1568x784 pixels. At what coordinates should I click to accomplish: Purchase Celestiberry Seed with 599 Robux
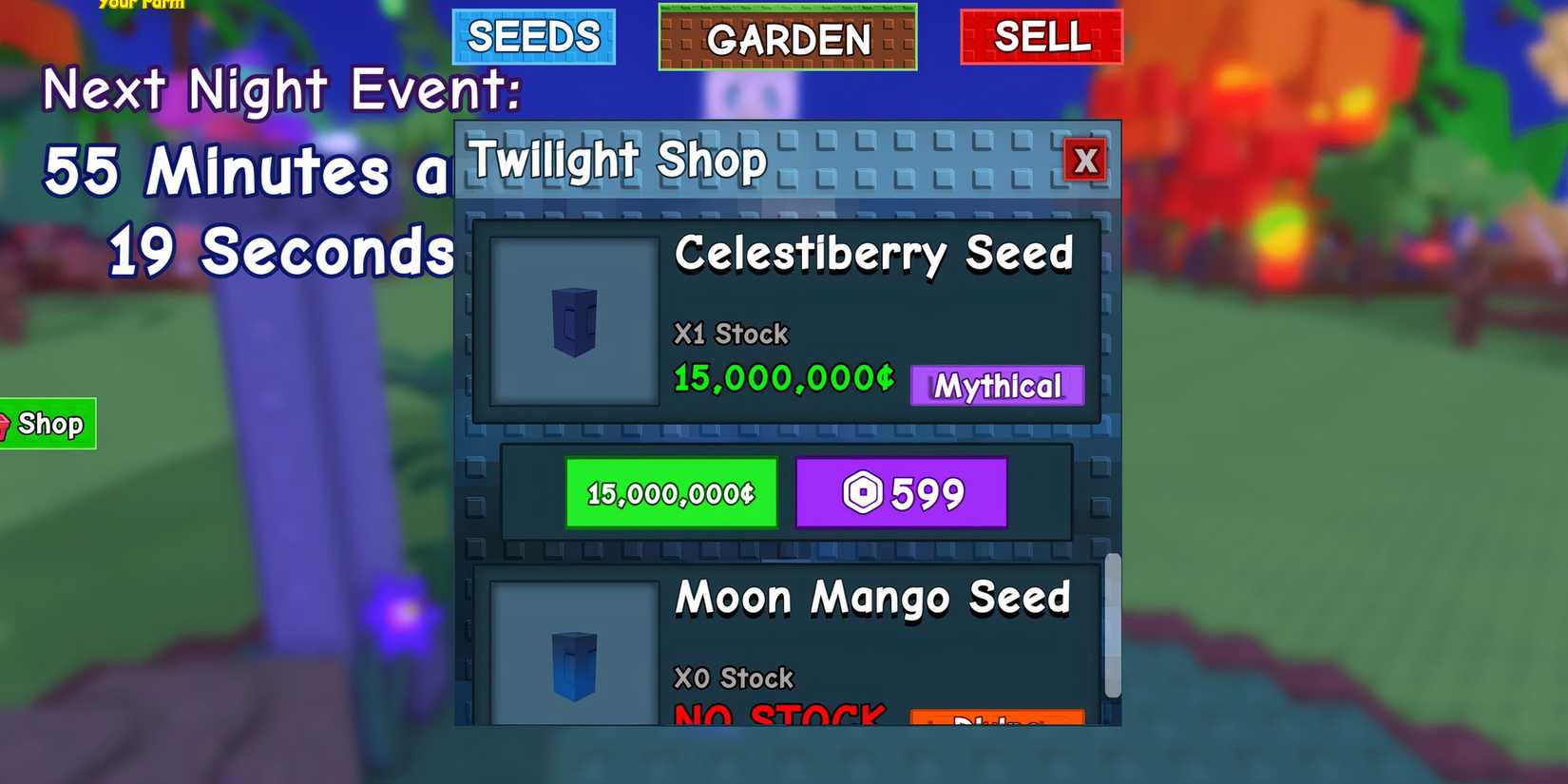(901, 492)
